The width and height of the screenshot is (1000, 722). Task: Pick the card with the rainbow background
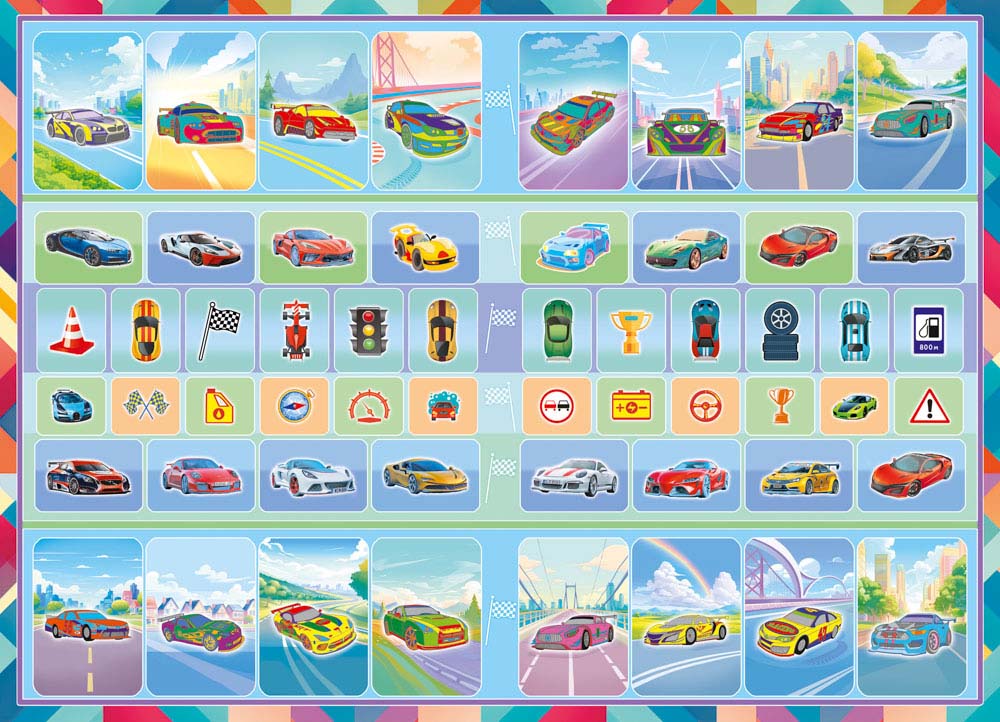(x=686, y=616)
